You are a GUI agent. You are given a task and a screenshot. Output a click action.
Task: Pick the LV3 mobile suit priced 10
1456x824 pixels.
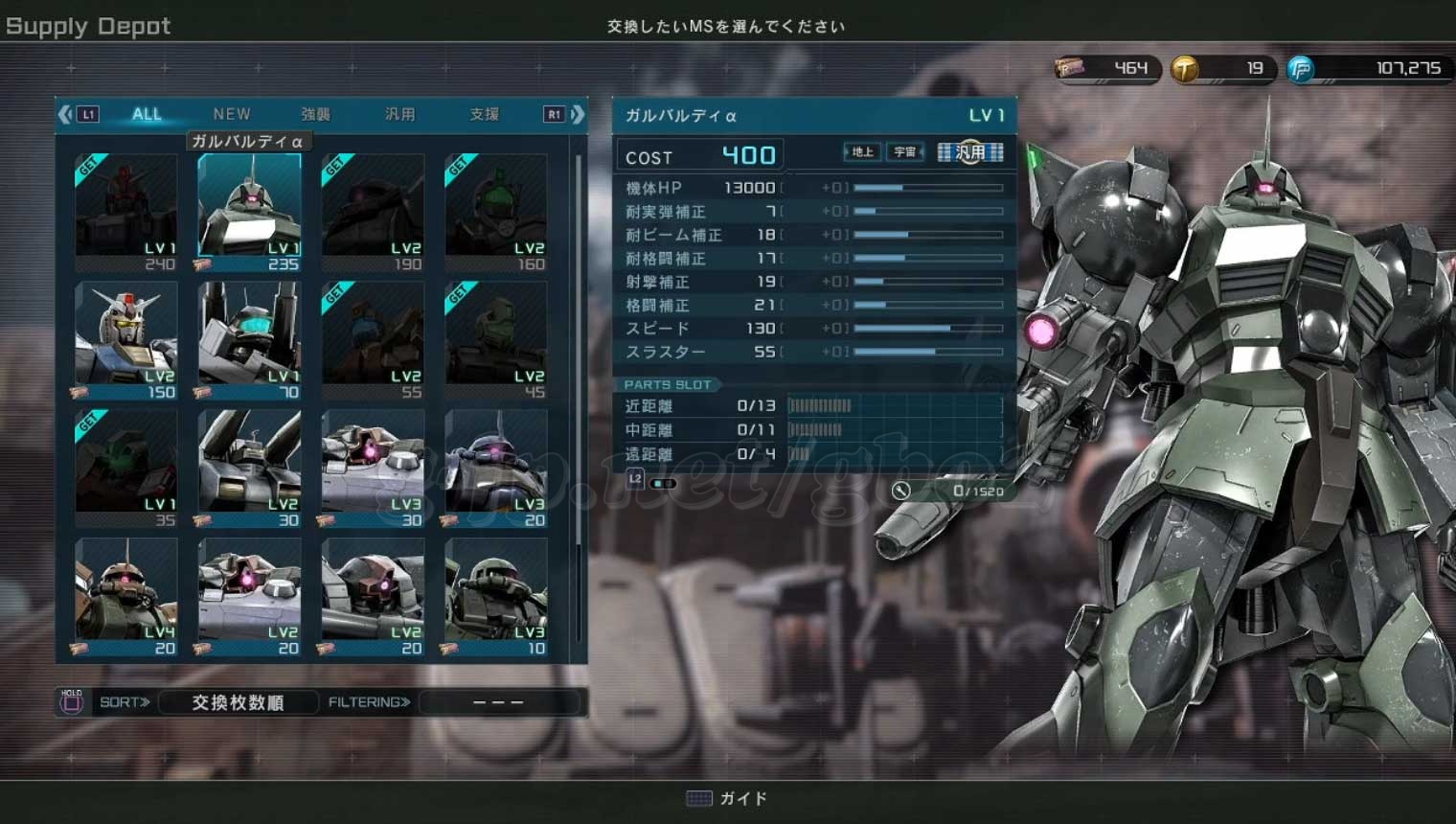click(x=496, y=596)
